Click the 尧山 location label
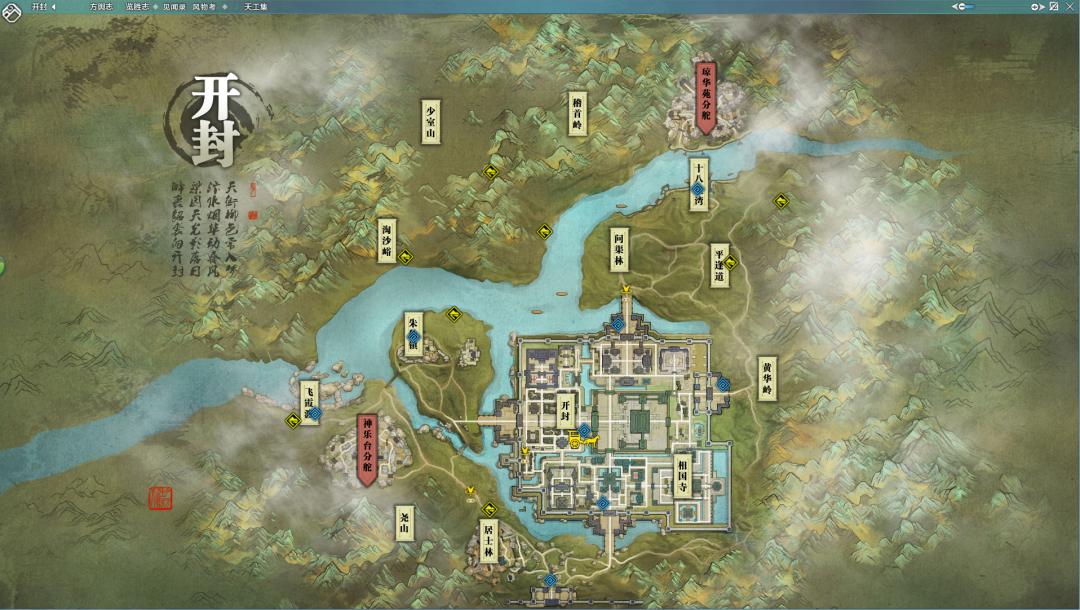 coord(404,520)
